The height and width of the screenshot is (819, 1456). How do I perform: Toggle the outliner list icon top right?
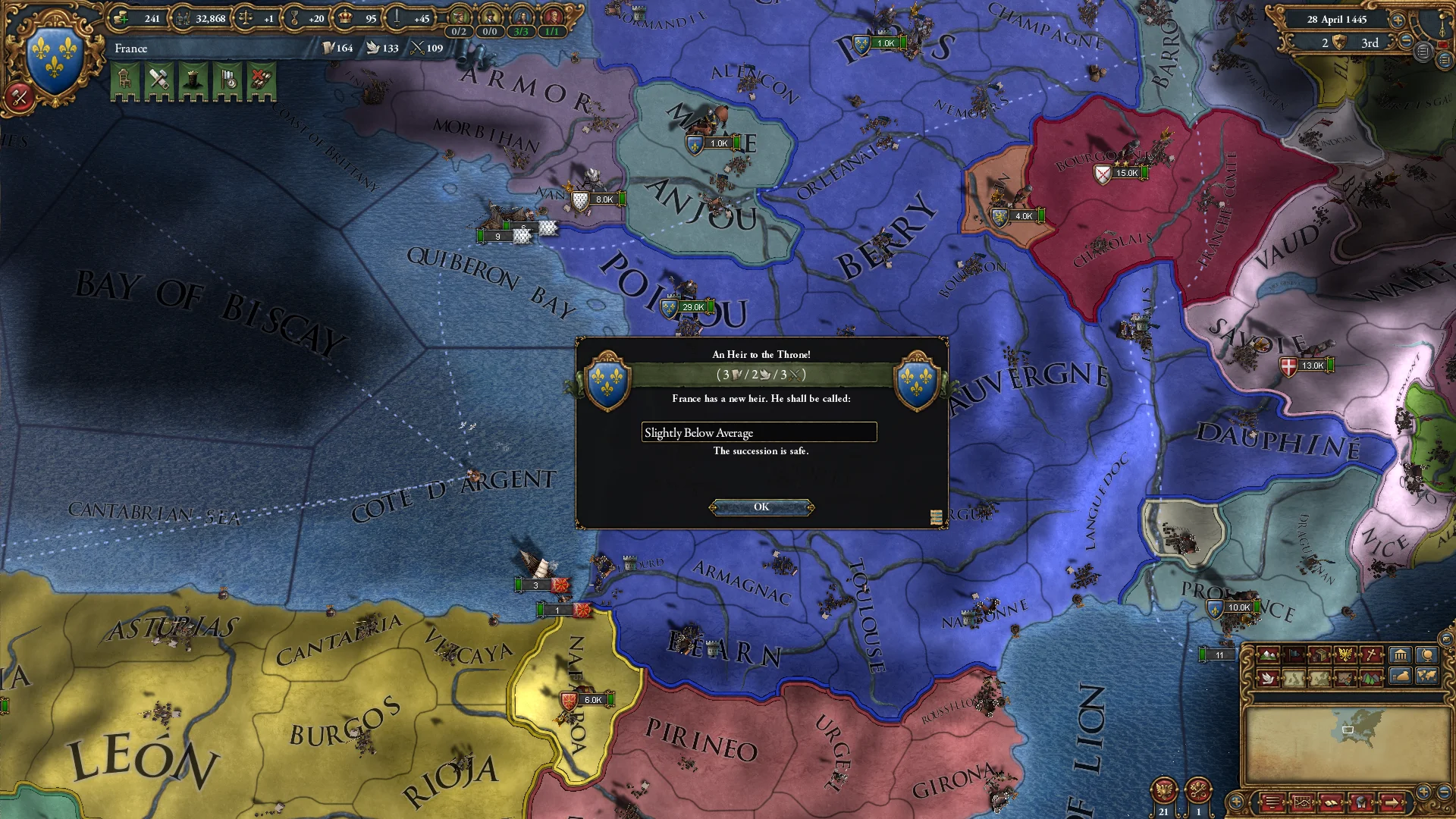pos(1445,60)
